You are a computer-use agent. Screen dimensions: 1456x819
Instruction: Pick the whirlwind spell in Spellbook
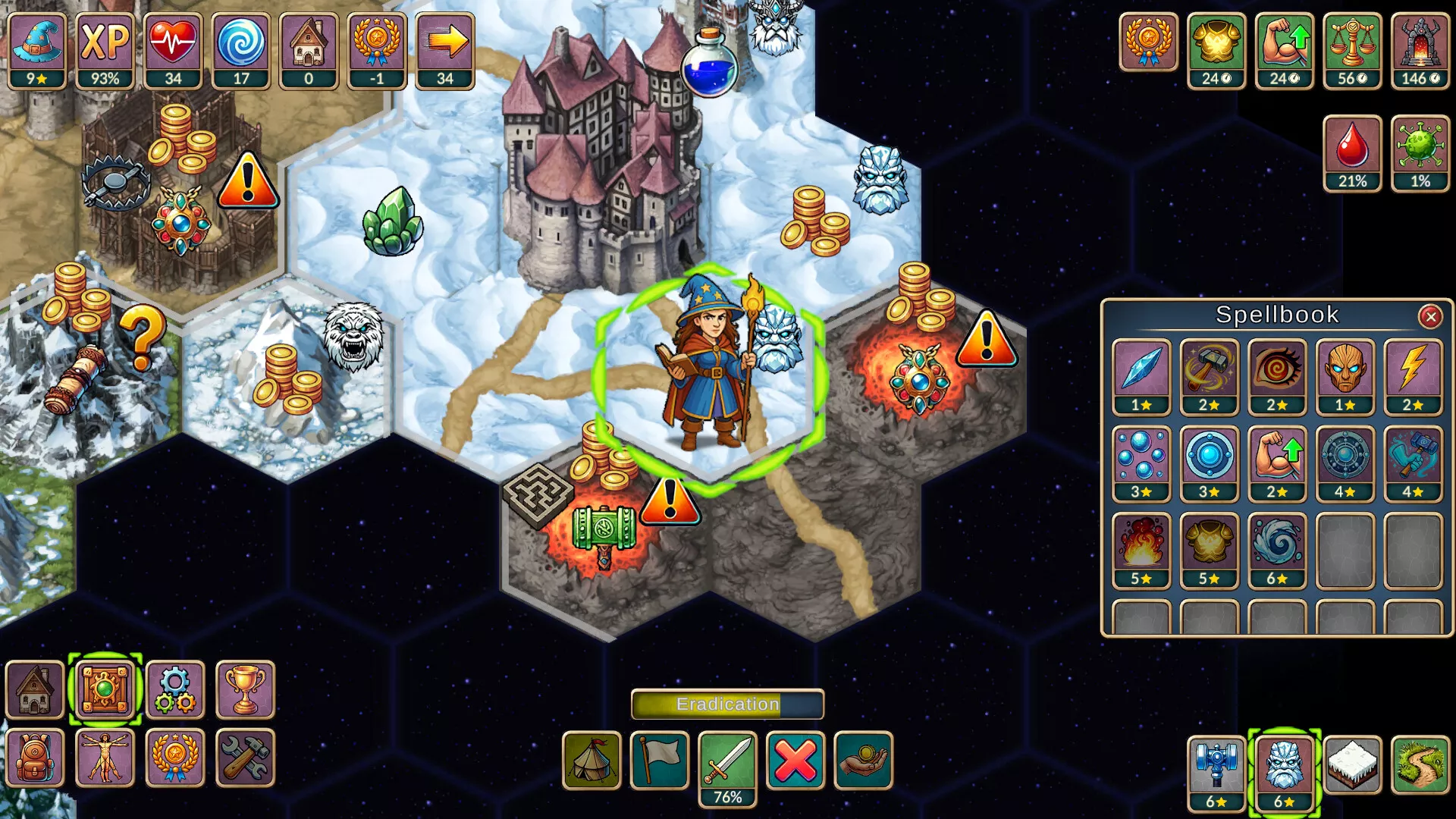pos(1277,549)
